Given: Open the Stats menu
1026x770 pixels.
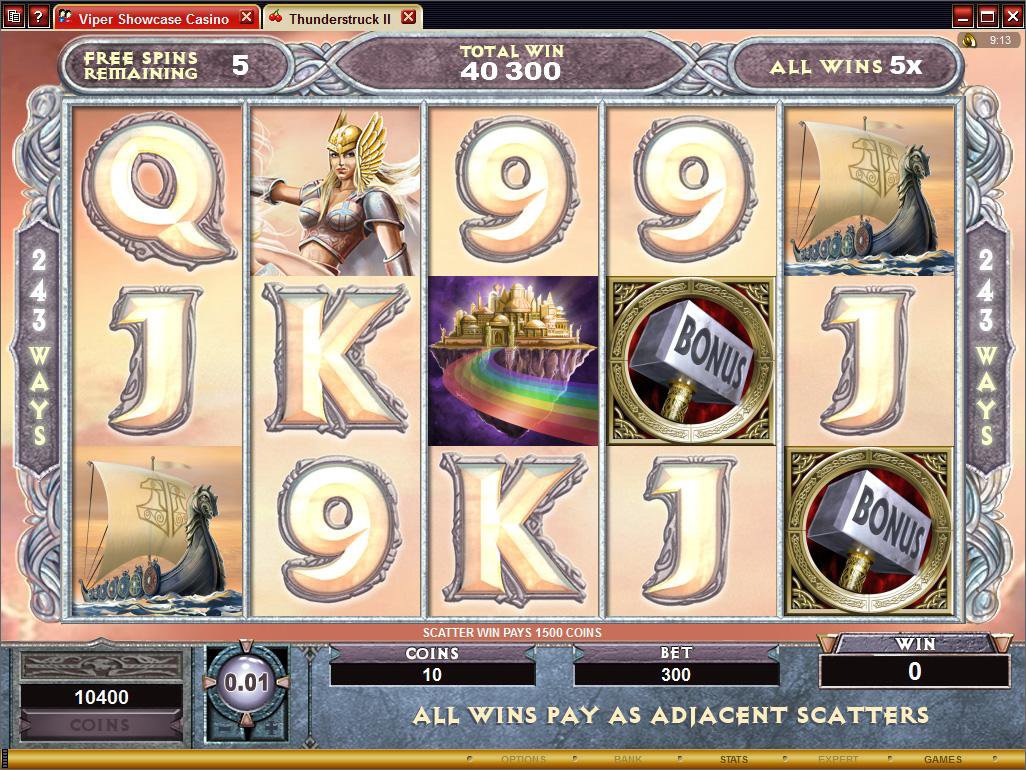Looking at the screenshot, I should coord(733,760).
